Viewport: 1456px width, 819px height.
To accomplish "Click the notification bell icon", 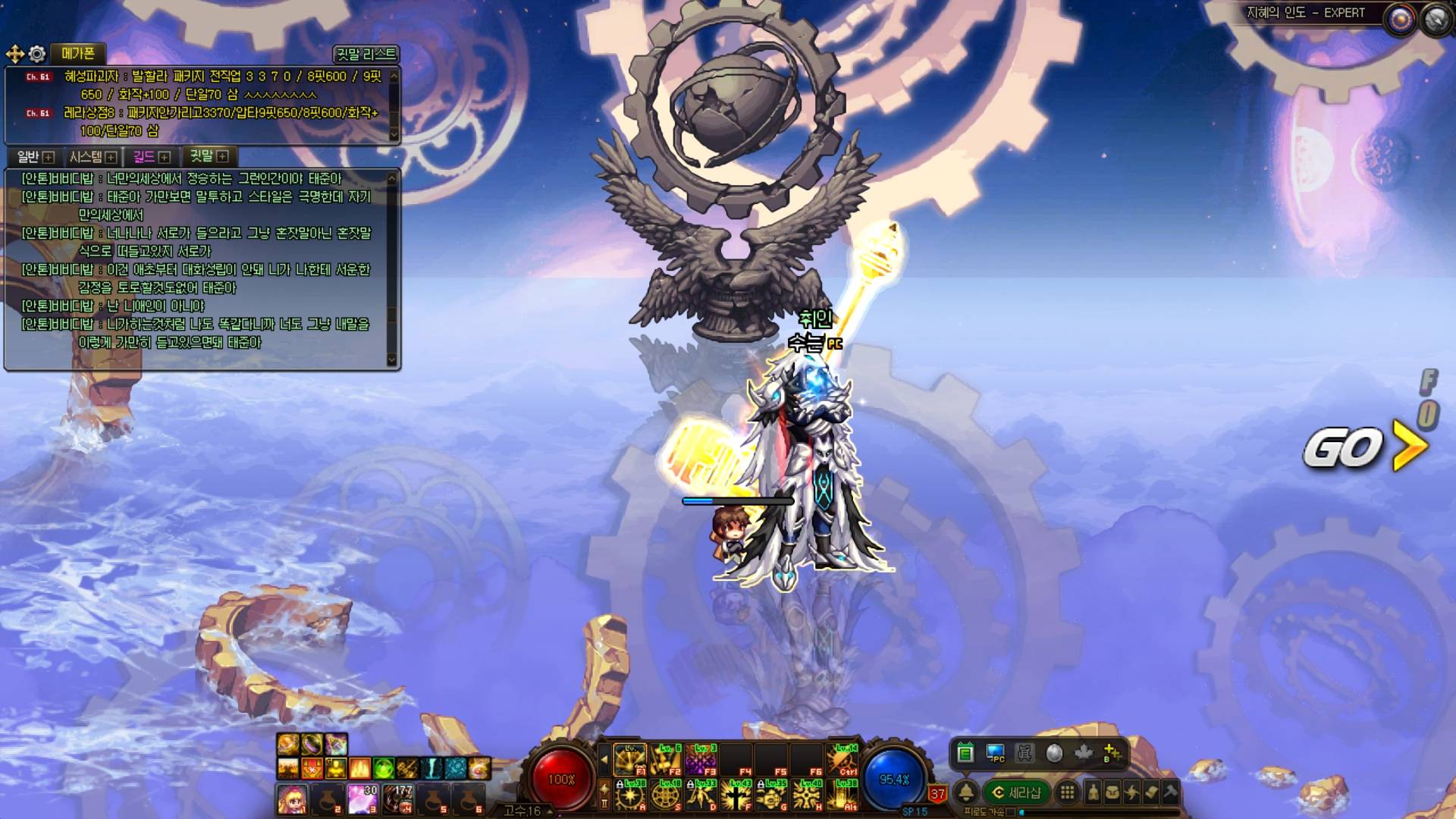I will [x=965, y=793].
